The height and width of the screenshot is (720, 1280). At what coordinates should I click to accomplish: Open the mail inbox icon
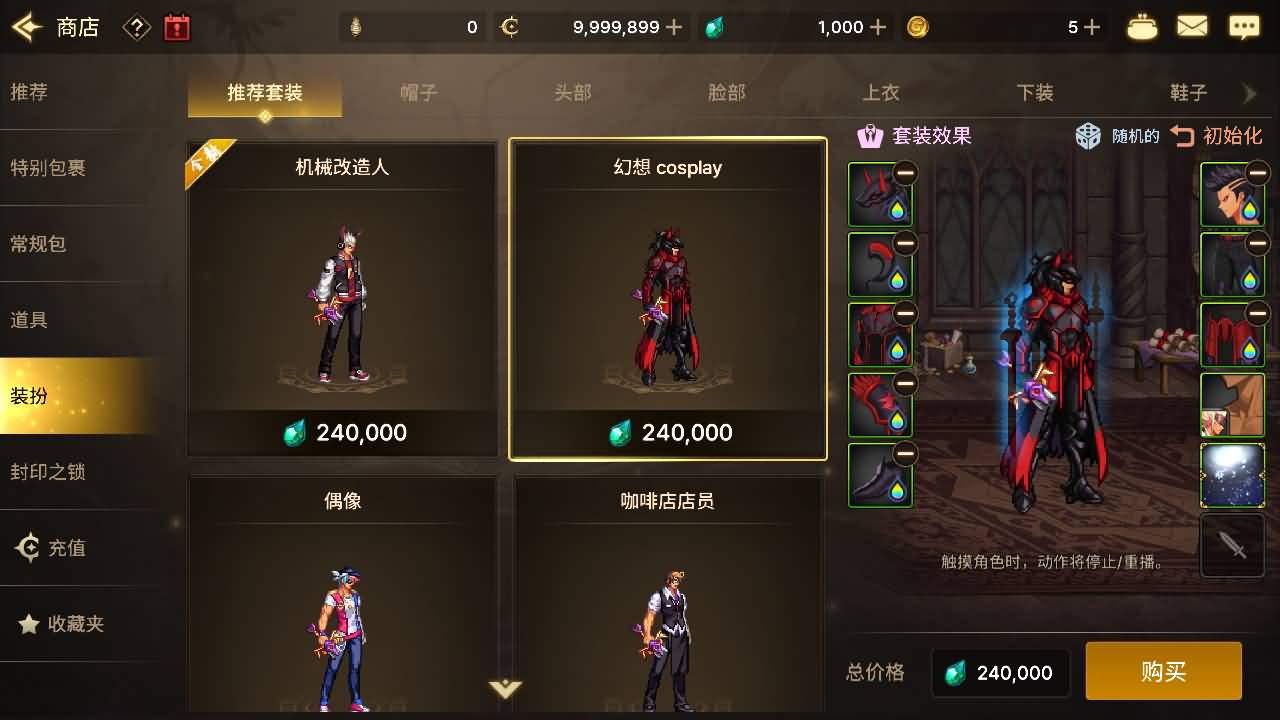point(1192,25)
